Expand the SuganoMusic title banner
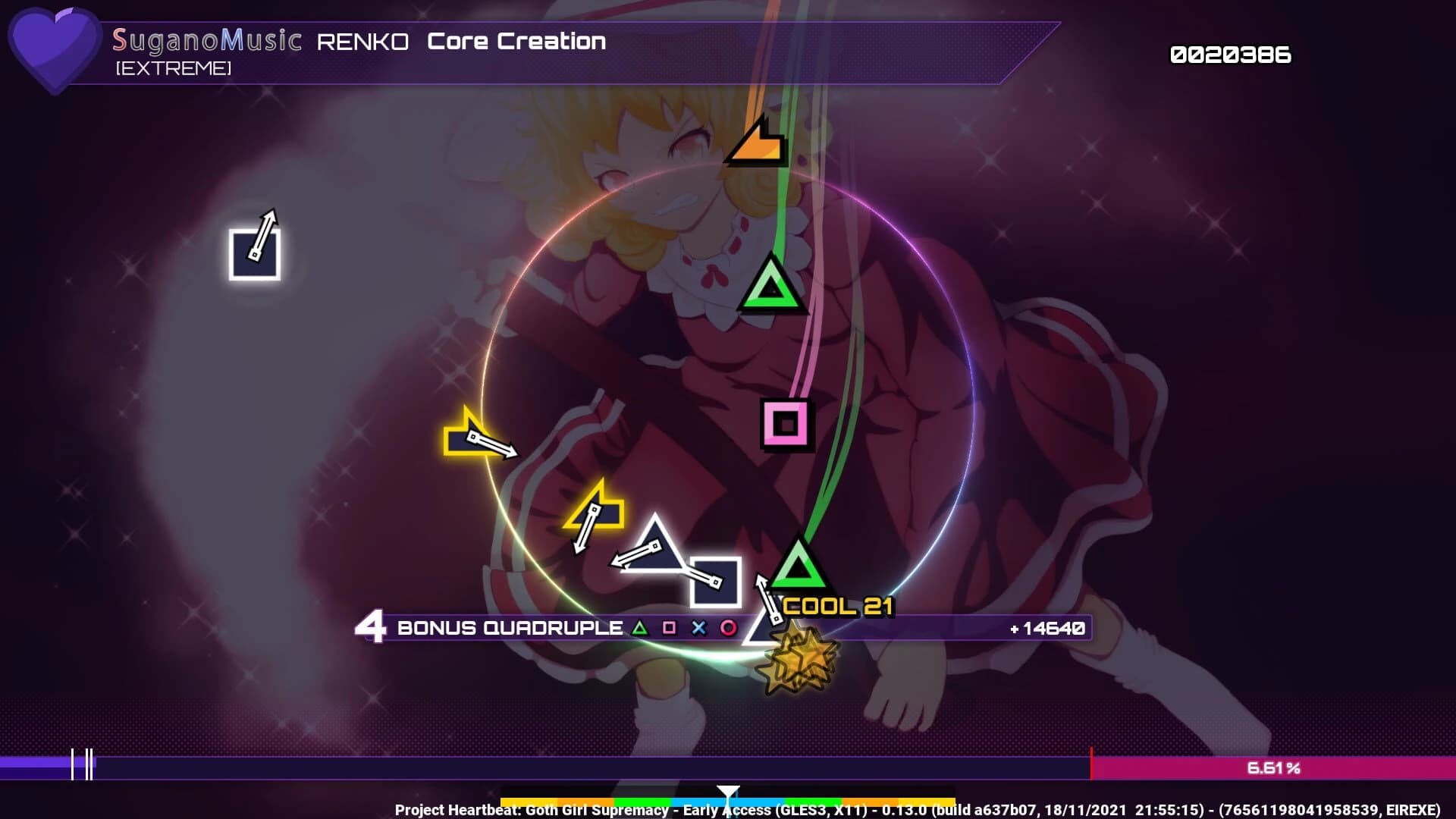 [x=206, y=41]
